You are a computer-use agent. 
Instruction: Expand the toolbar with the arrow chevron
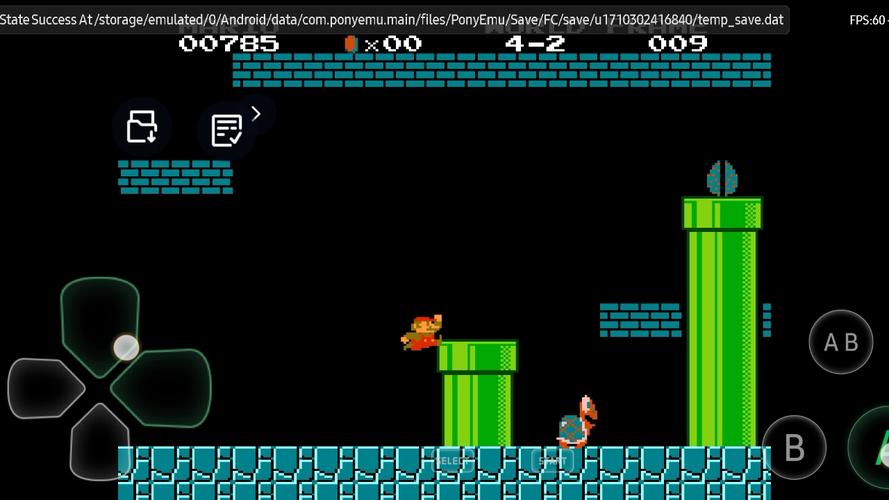point(256,114)
